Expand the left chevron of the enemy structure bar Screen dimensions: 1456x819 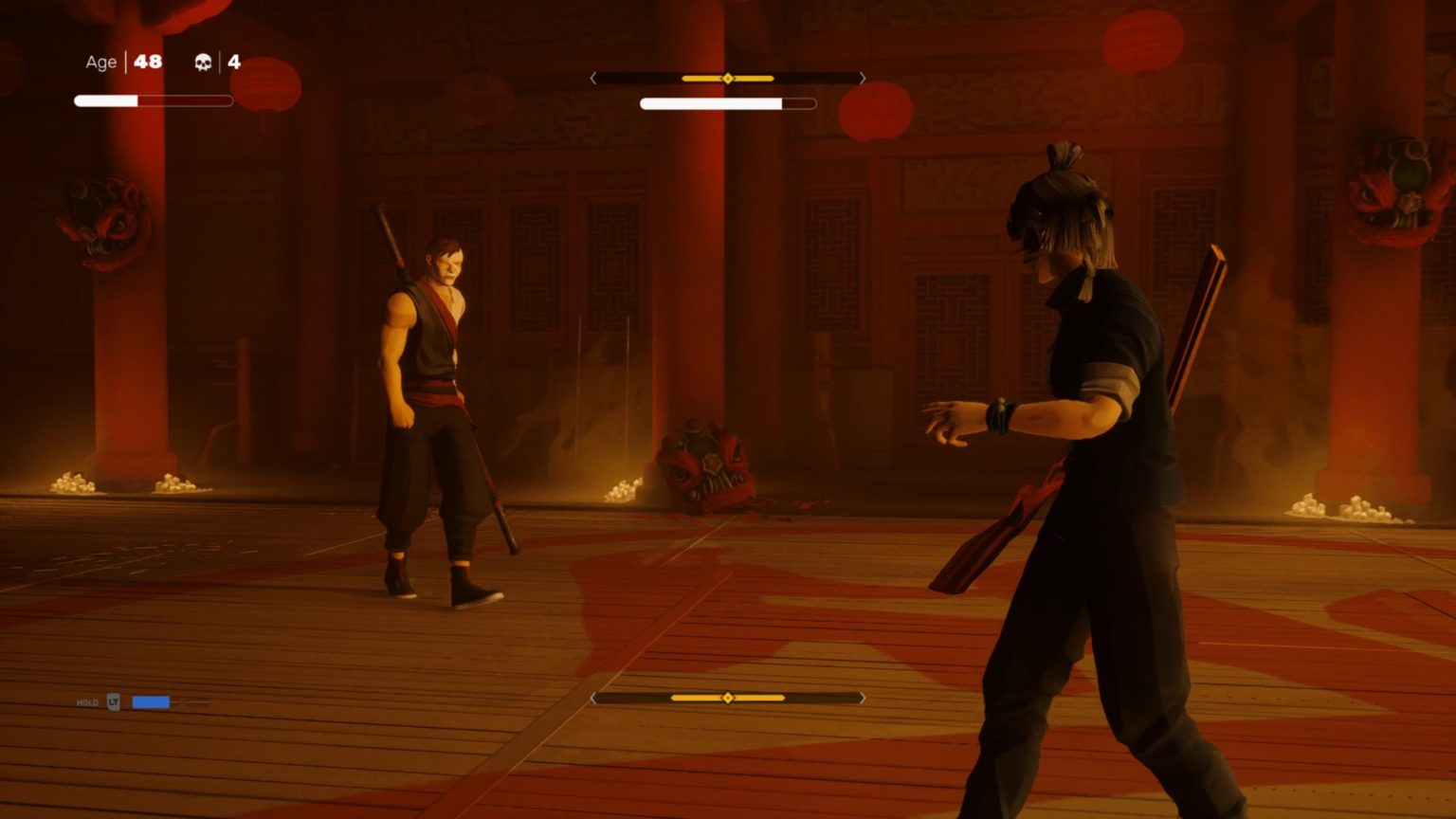click(x=595, y=80)
